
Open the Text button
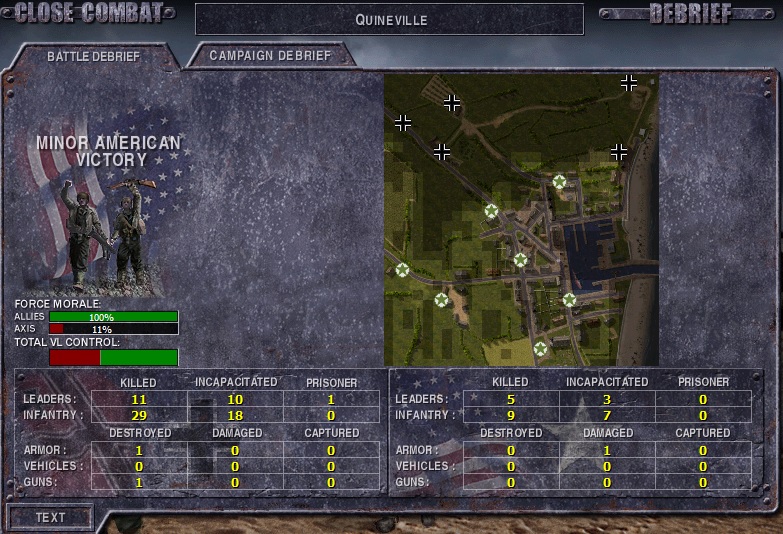50,517
